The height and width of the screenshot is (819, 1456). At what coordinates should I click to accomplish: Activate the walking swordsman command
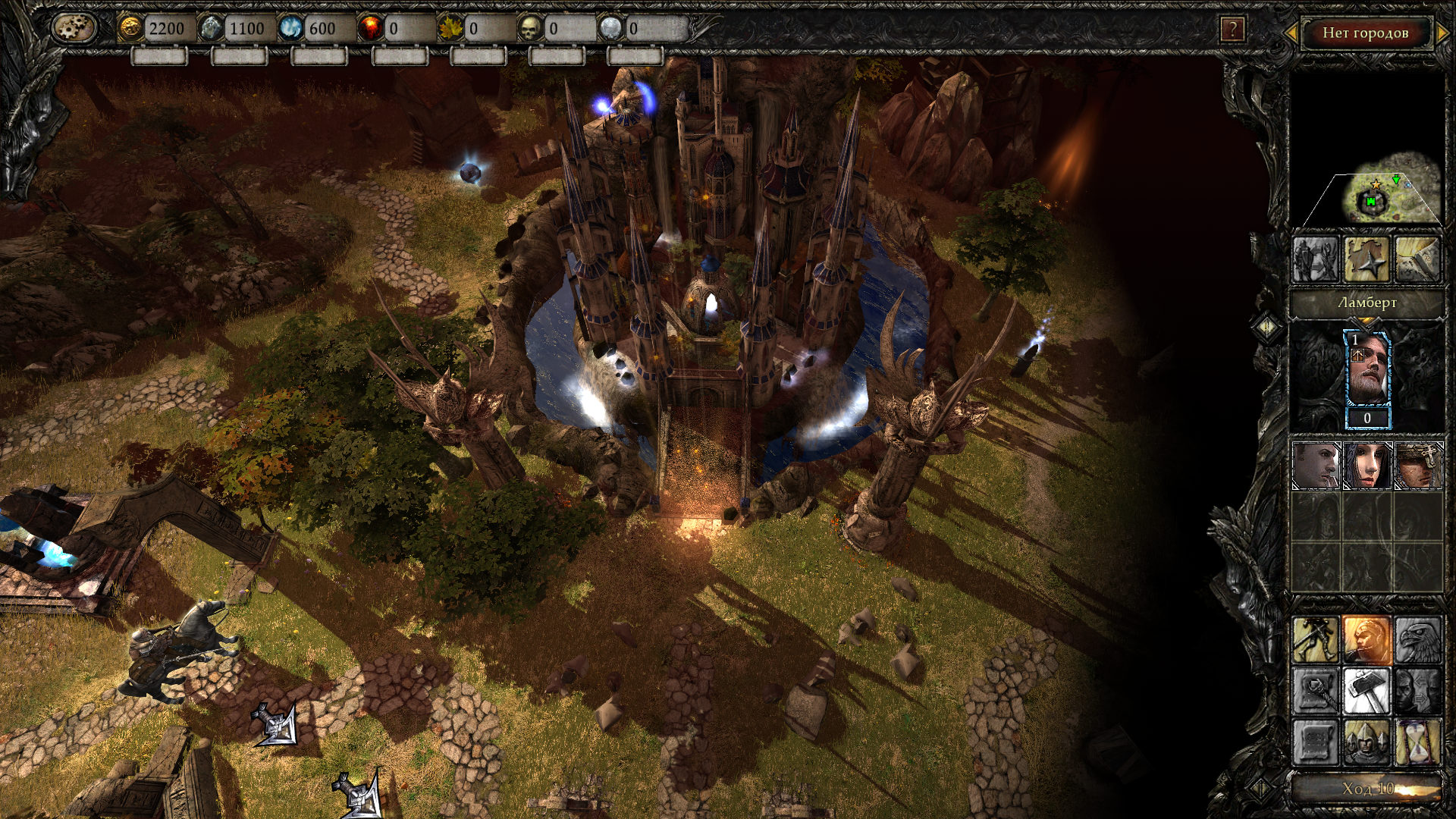1316,639
